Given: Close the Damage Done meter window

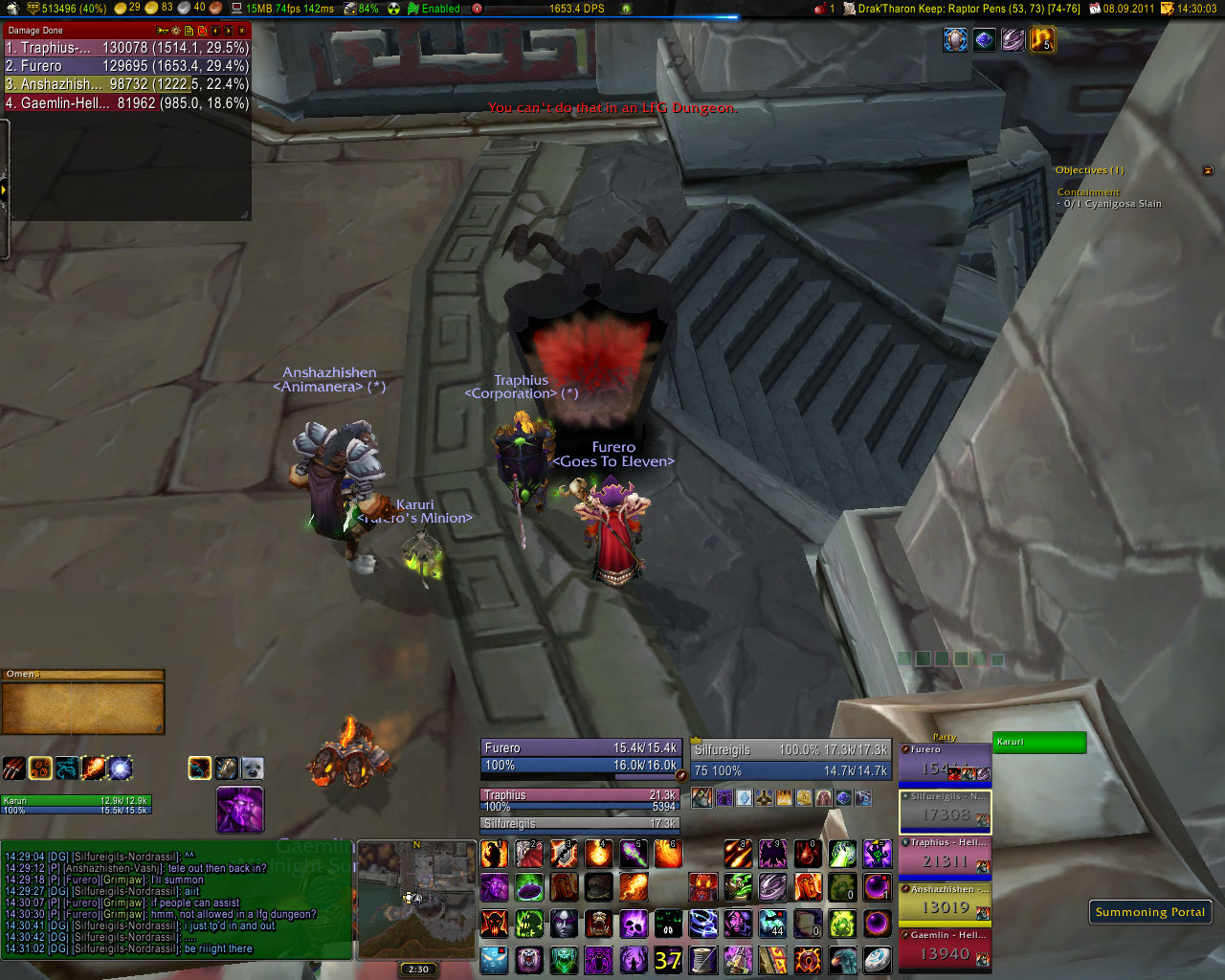Looking at the screenshot, I should click(x=242, y=31).
